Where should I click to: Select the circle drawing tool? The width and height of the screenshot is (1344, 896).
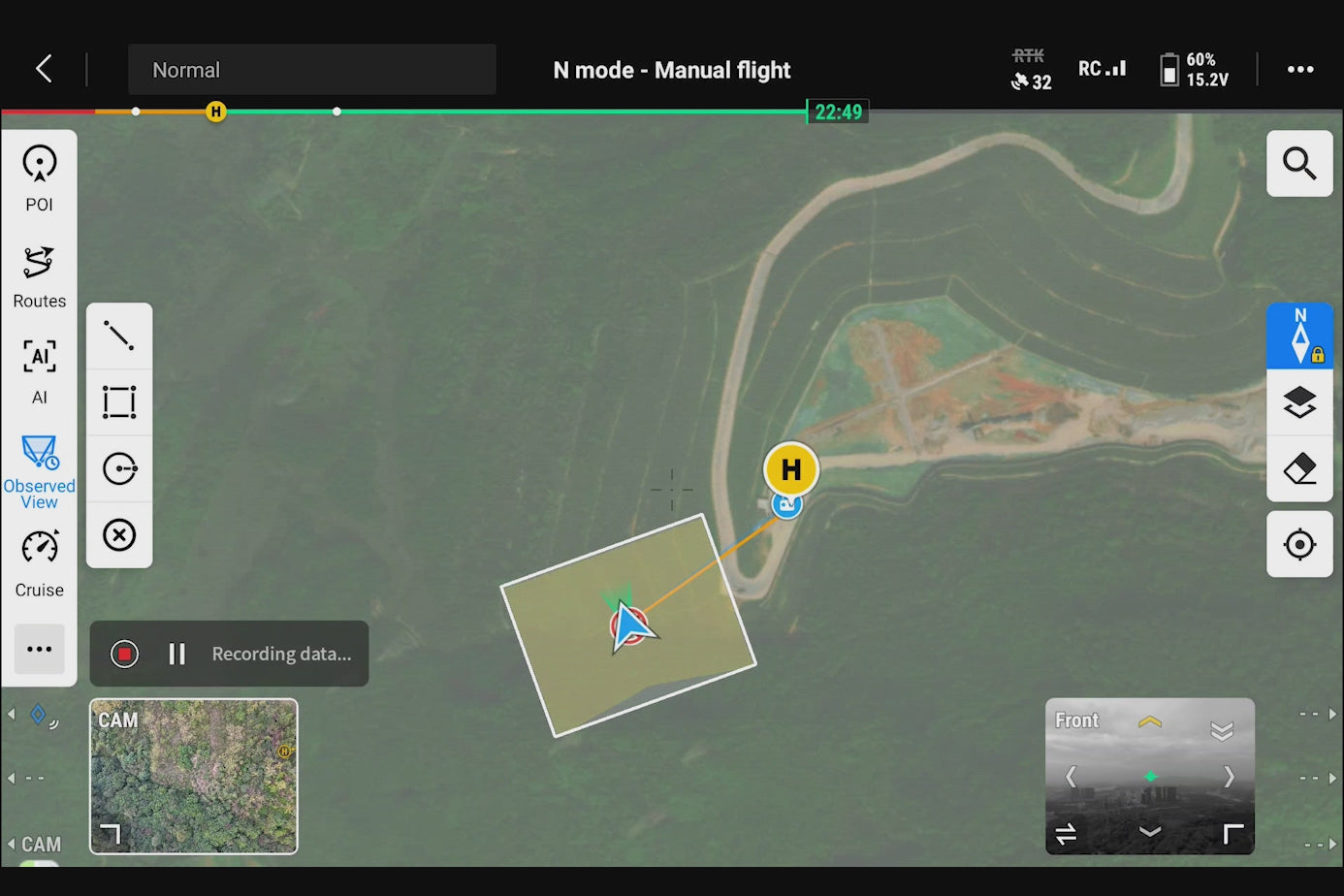[x=119, y=468]
